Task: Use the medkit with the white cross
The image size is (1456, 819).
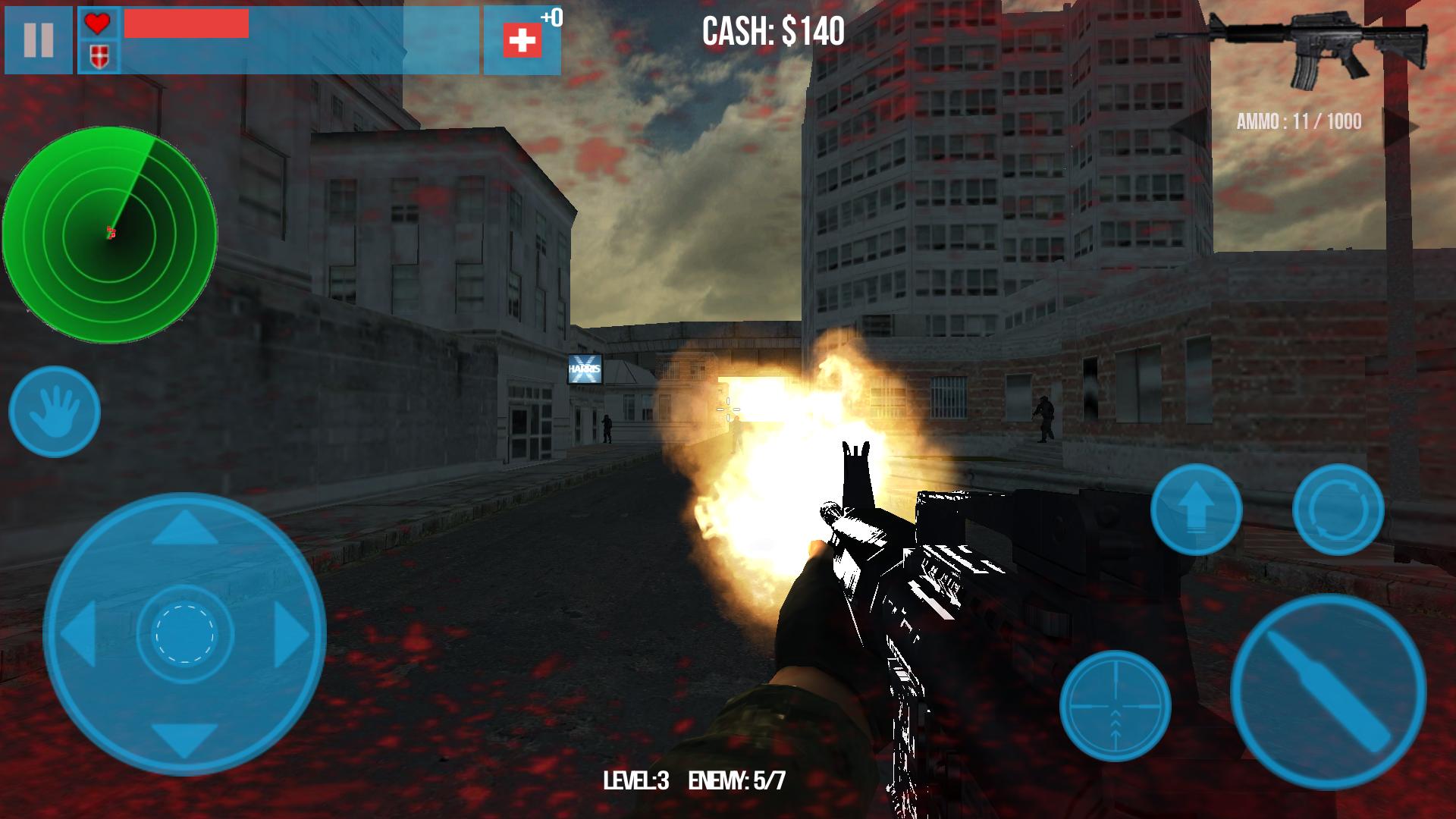Action: point(522,40)
